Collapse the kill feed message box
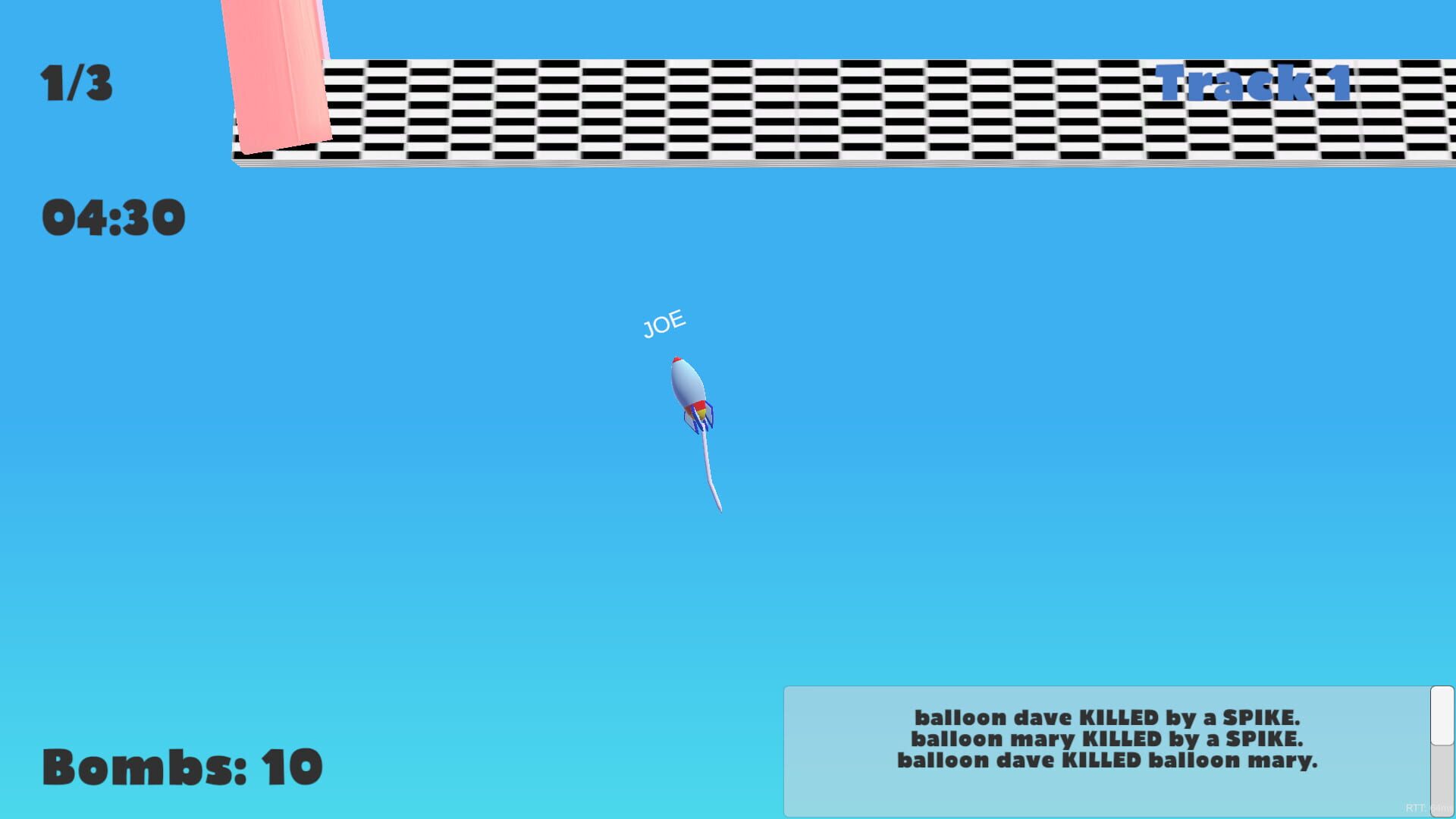The width and height of the screenshot is (1456, 819). [x=1107, y=751]
